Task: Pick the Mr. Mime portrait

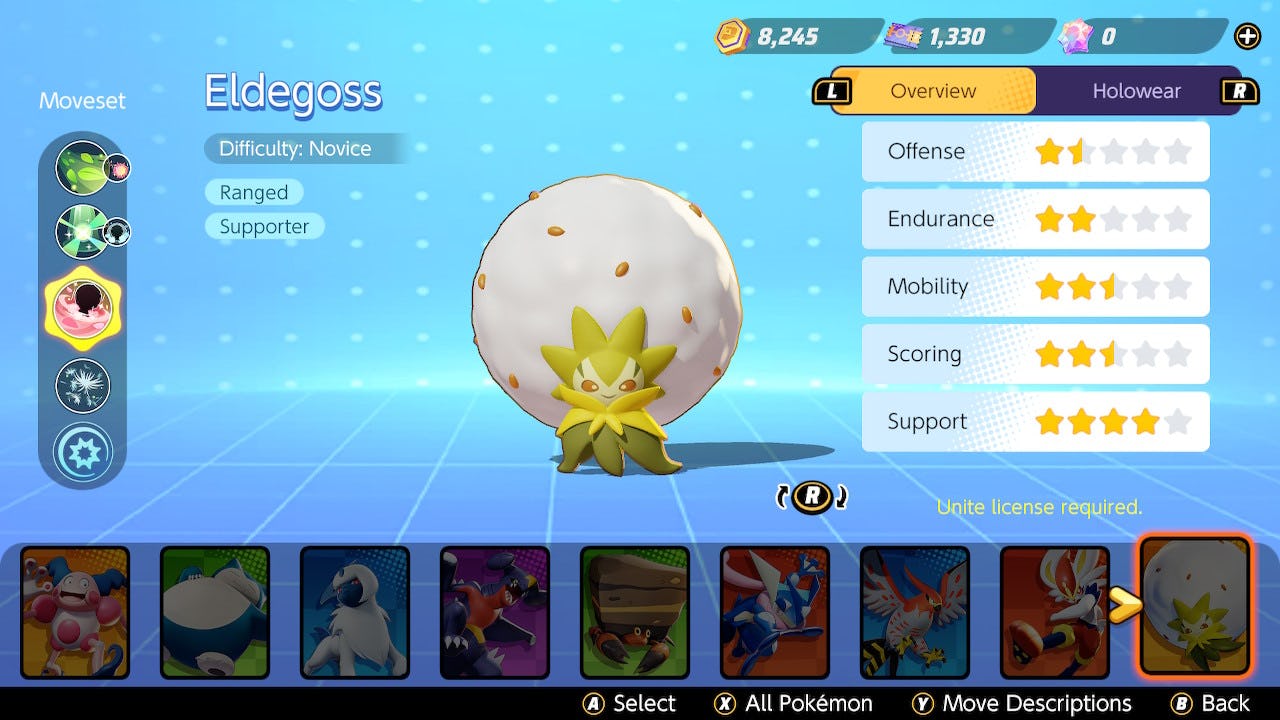Action: pyautogui.click(x=75, y=611)
